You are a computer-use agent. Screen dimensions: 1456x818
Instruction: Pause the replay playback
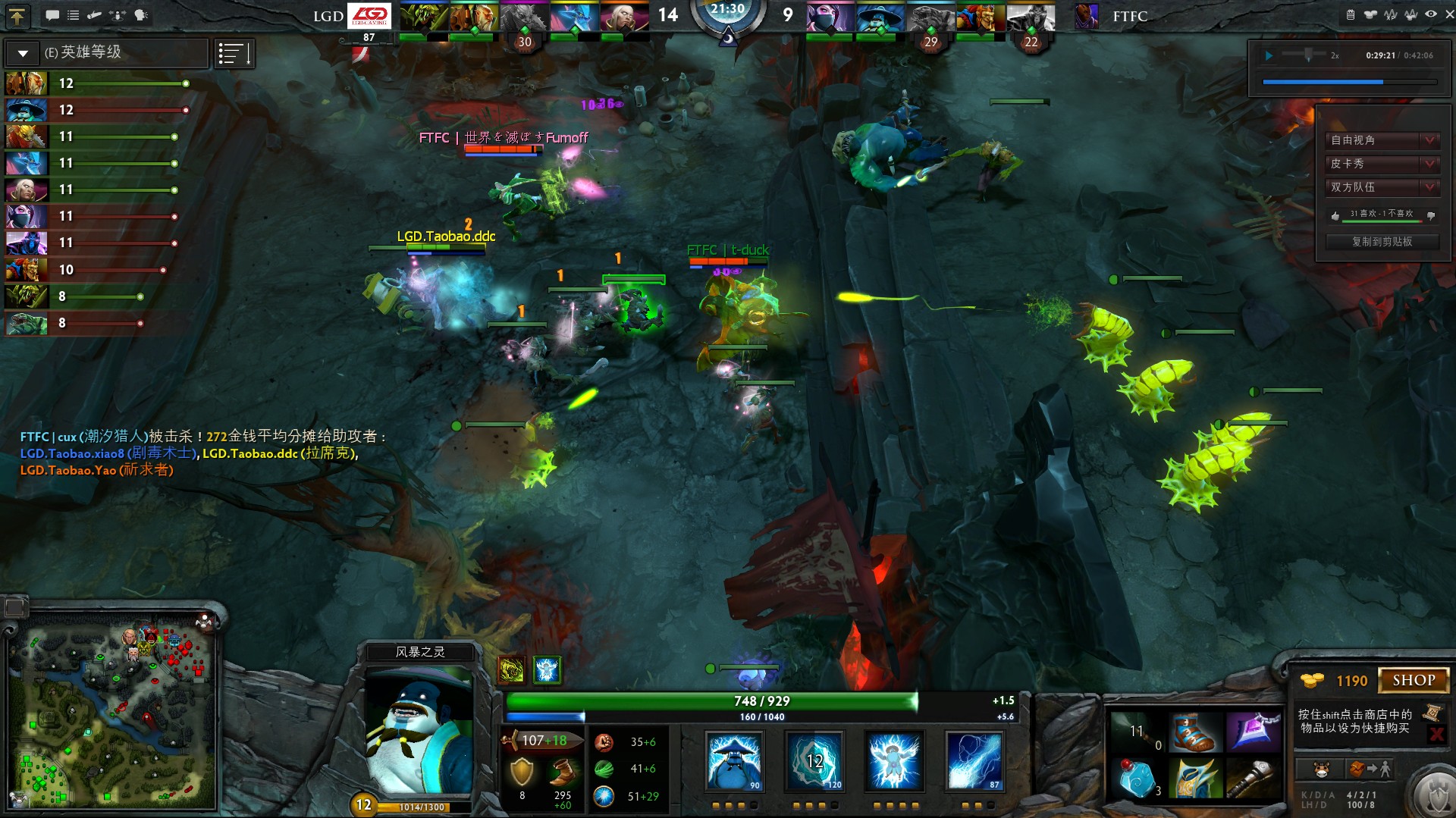pyautogui.click(x=1269, y=55)
